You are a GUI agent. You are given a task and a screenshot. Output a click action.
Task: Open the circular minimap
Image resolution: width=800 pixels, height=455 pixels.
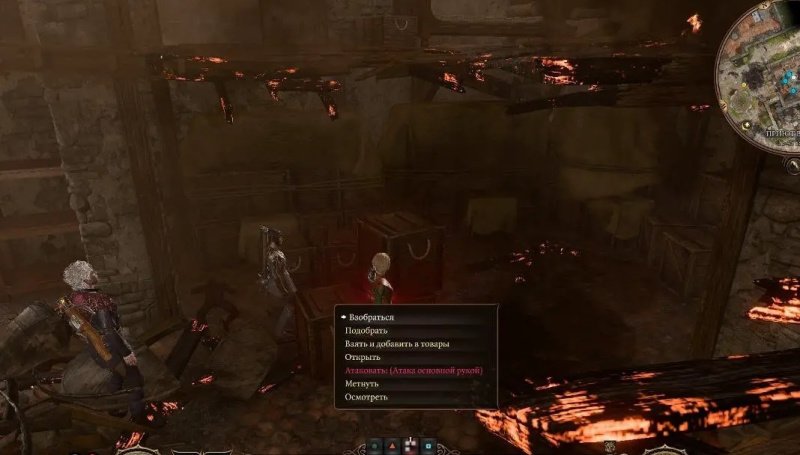tap(762, 75)
